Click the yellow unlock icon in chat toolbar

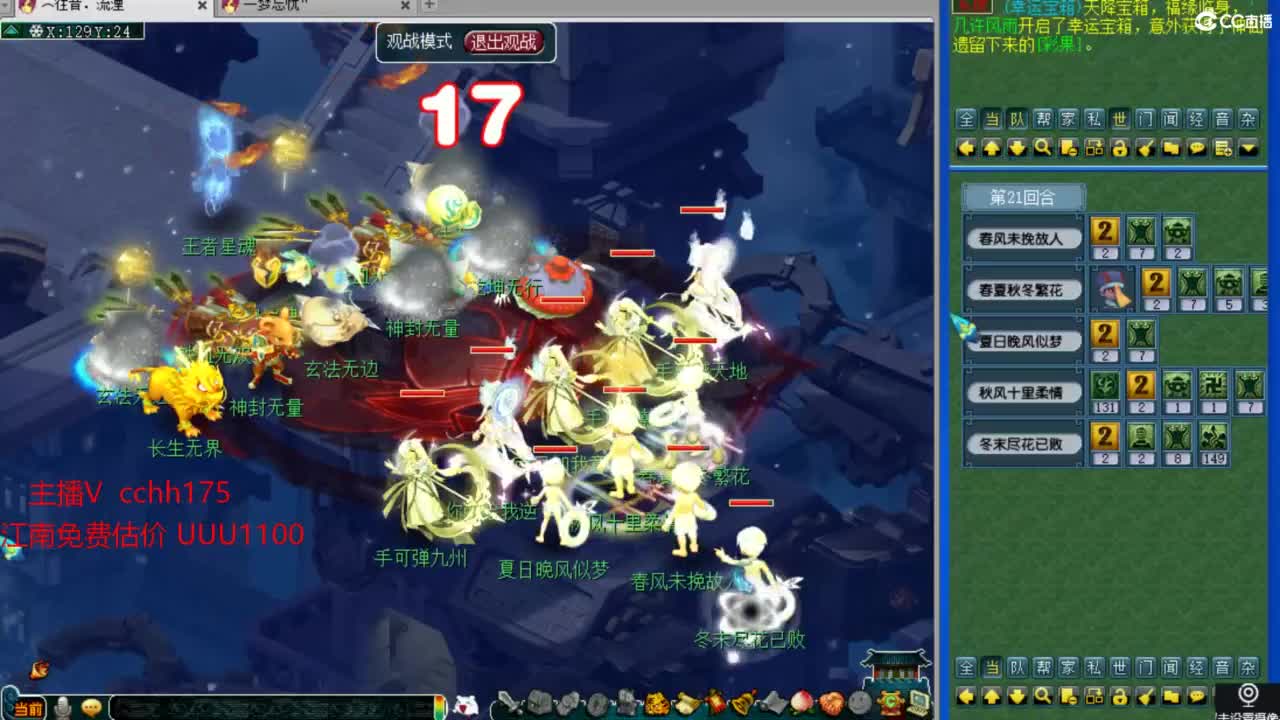click(x=1120, y=148)
